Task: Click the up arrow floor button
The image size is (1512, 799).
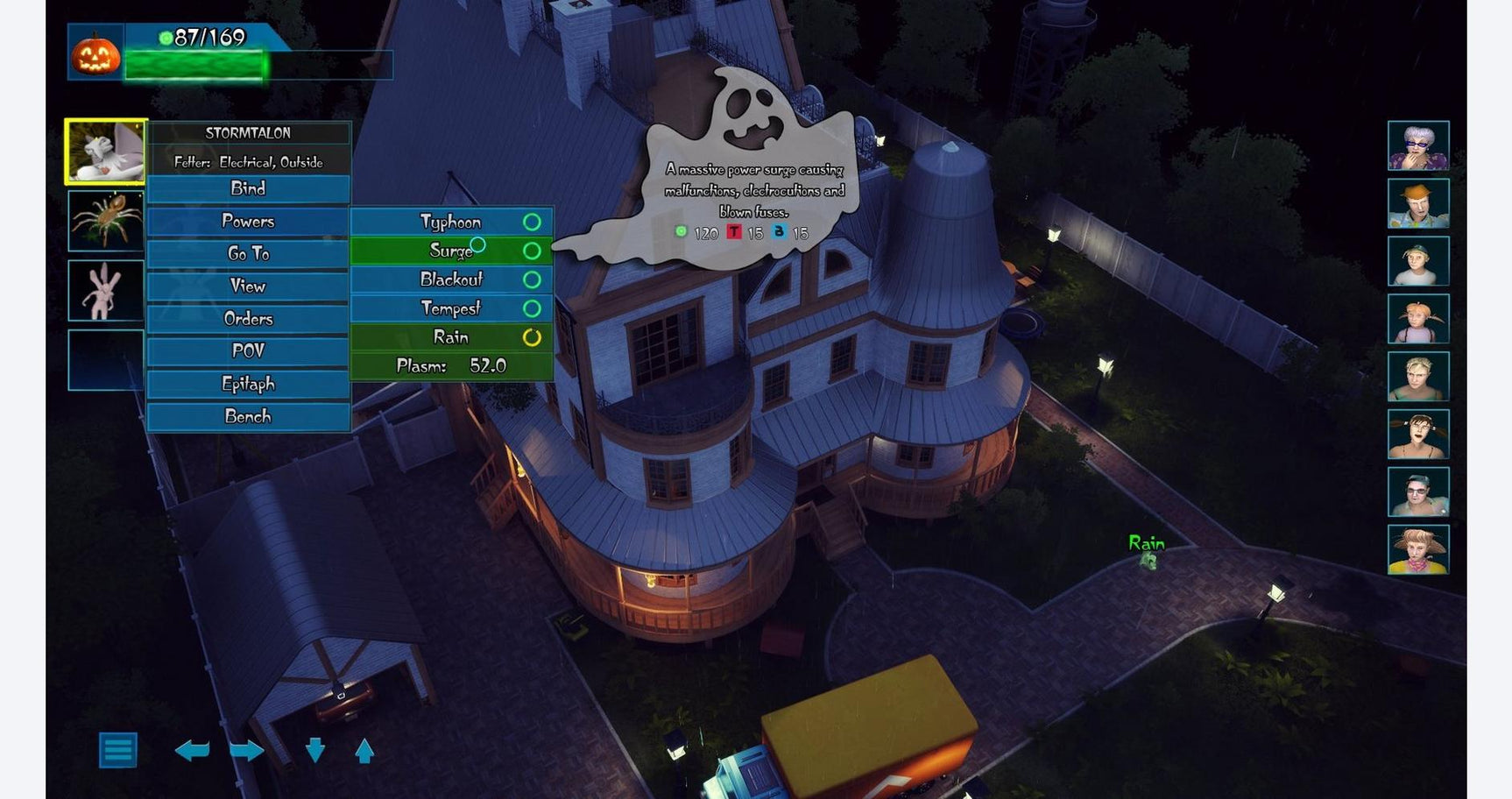Action: click(364, 751)
